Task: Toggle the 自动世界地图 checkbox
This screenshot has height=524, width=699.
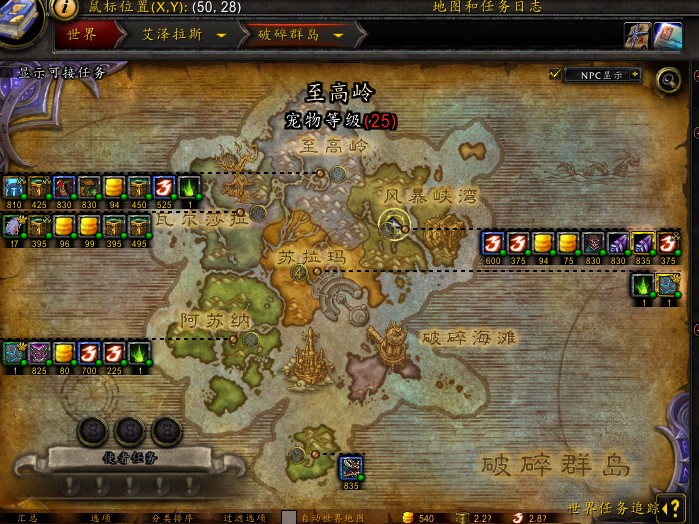Action: tap(289, 517)
